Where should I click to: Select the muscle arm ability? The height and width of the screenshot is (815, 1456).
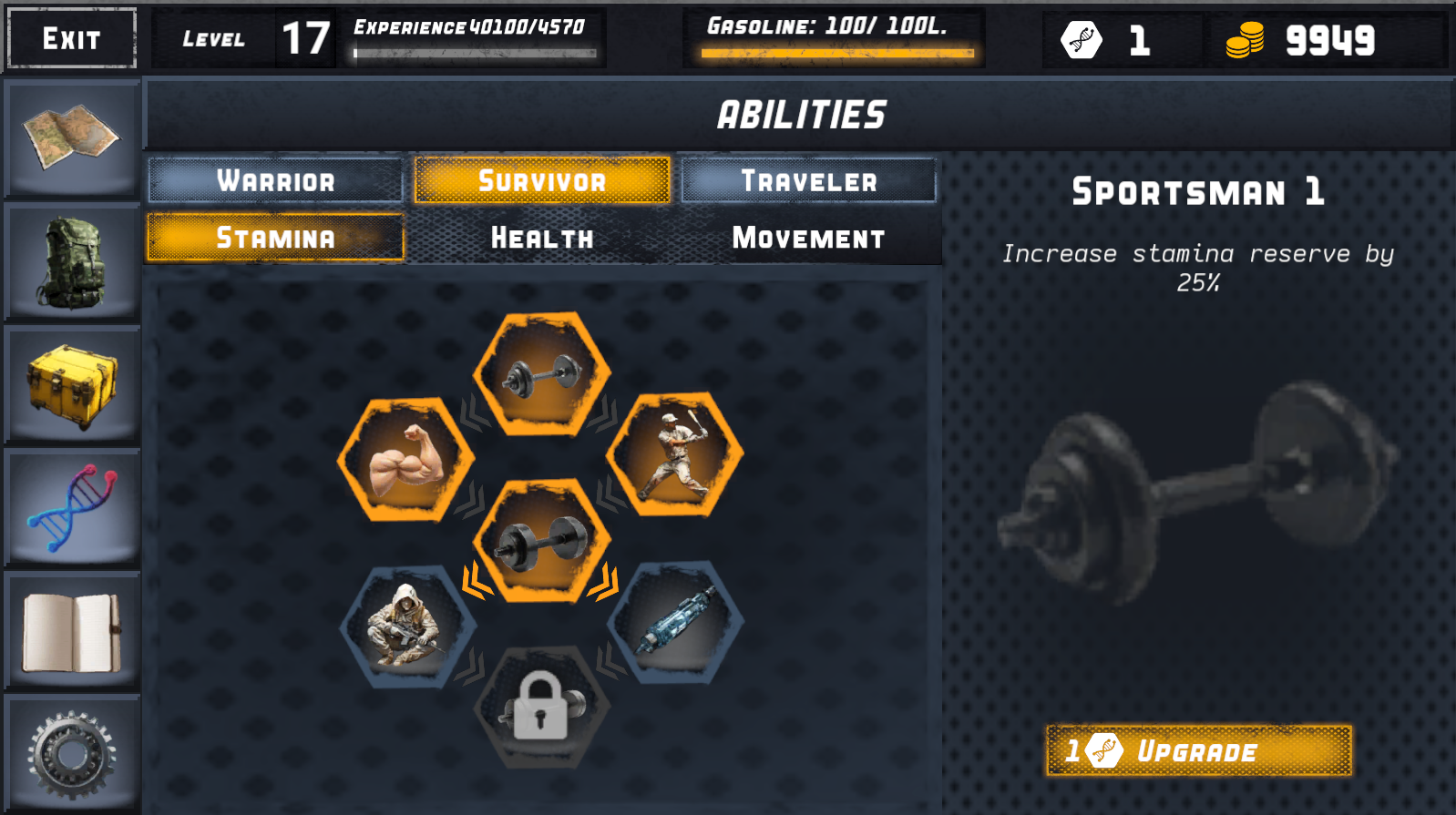coord(407,460)
